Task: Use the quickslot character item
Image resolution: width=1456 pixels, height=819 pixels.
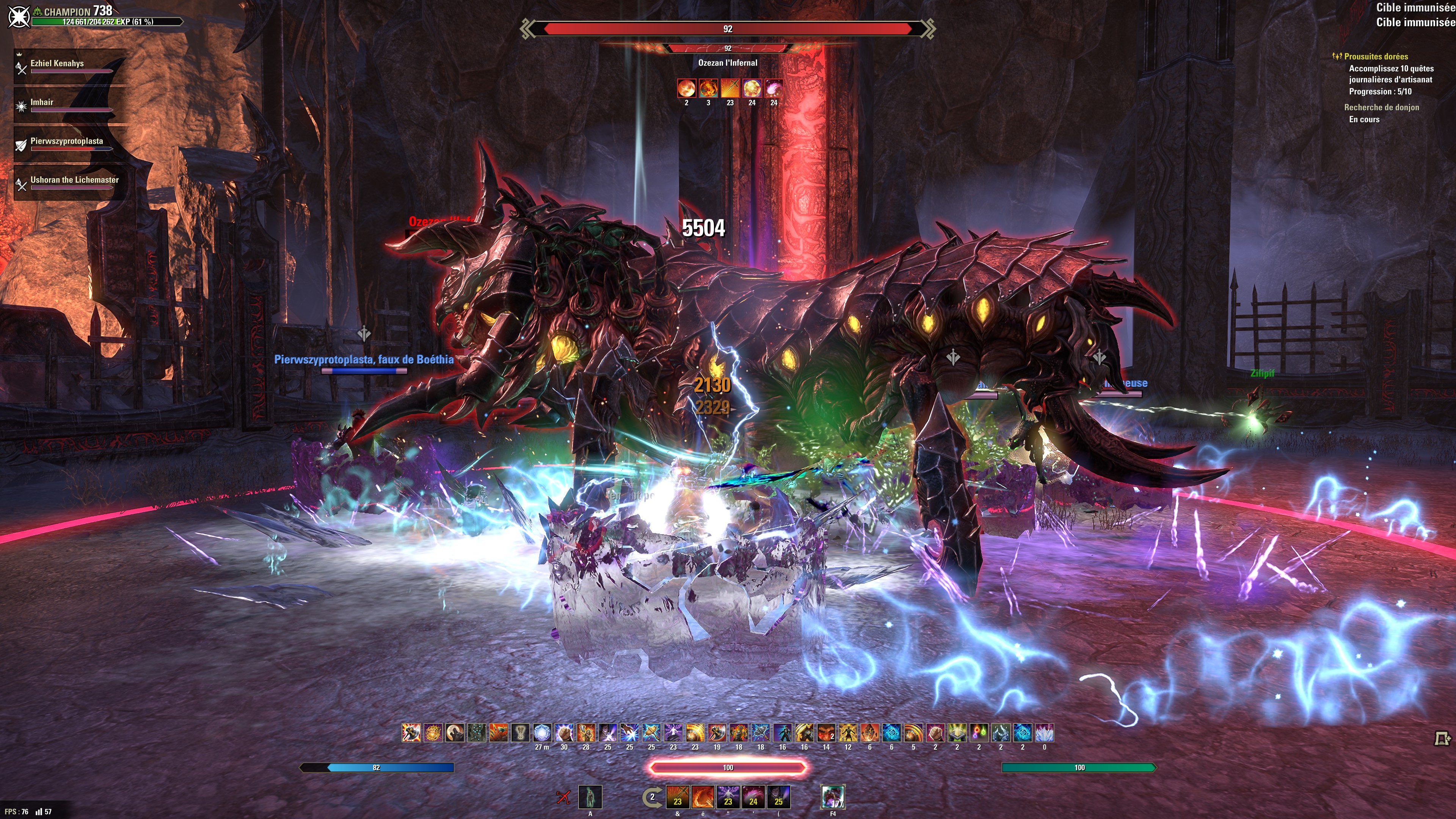Action: click(590, 797)
